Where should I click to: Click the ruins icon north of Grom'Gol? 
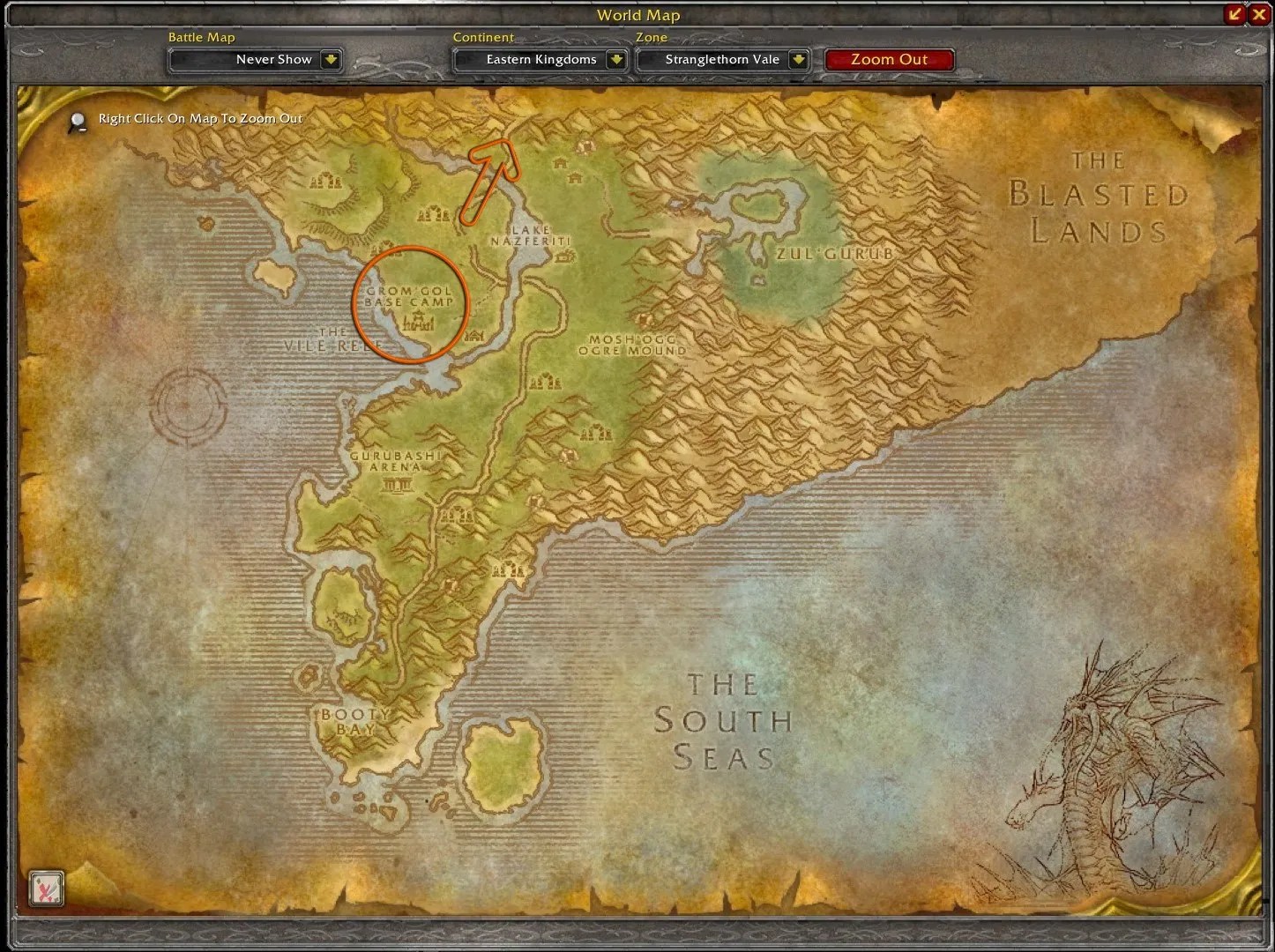tap(432, 214)
